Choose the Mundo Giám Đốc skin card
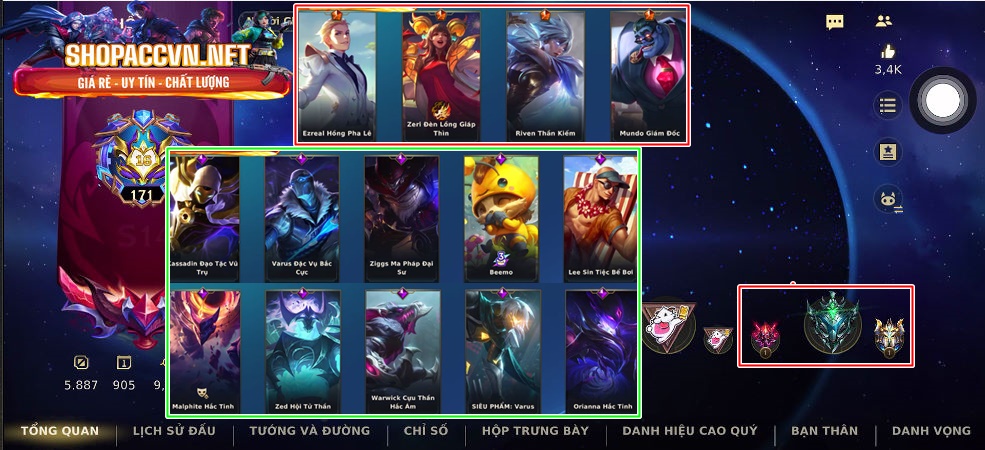This screenshot has width=985, height=450. pyautogui.click(x=649, y=75)
